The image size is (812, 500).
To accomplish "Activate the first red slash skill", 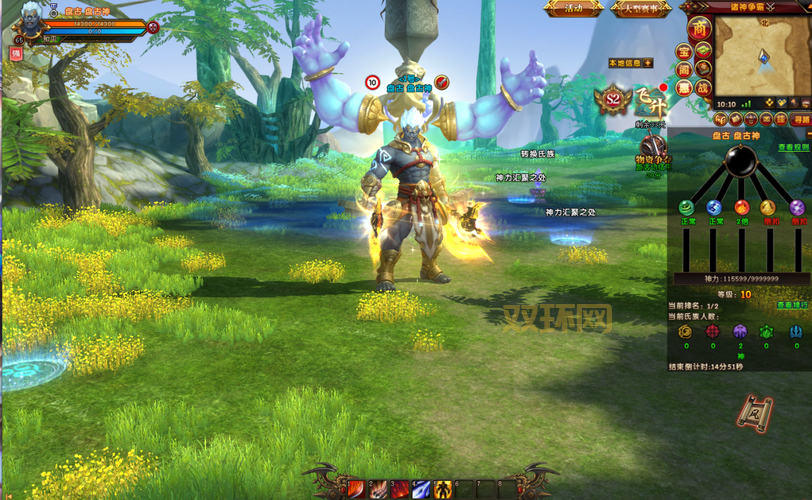I will coord(356,489).
